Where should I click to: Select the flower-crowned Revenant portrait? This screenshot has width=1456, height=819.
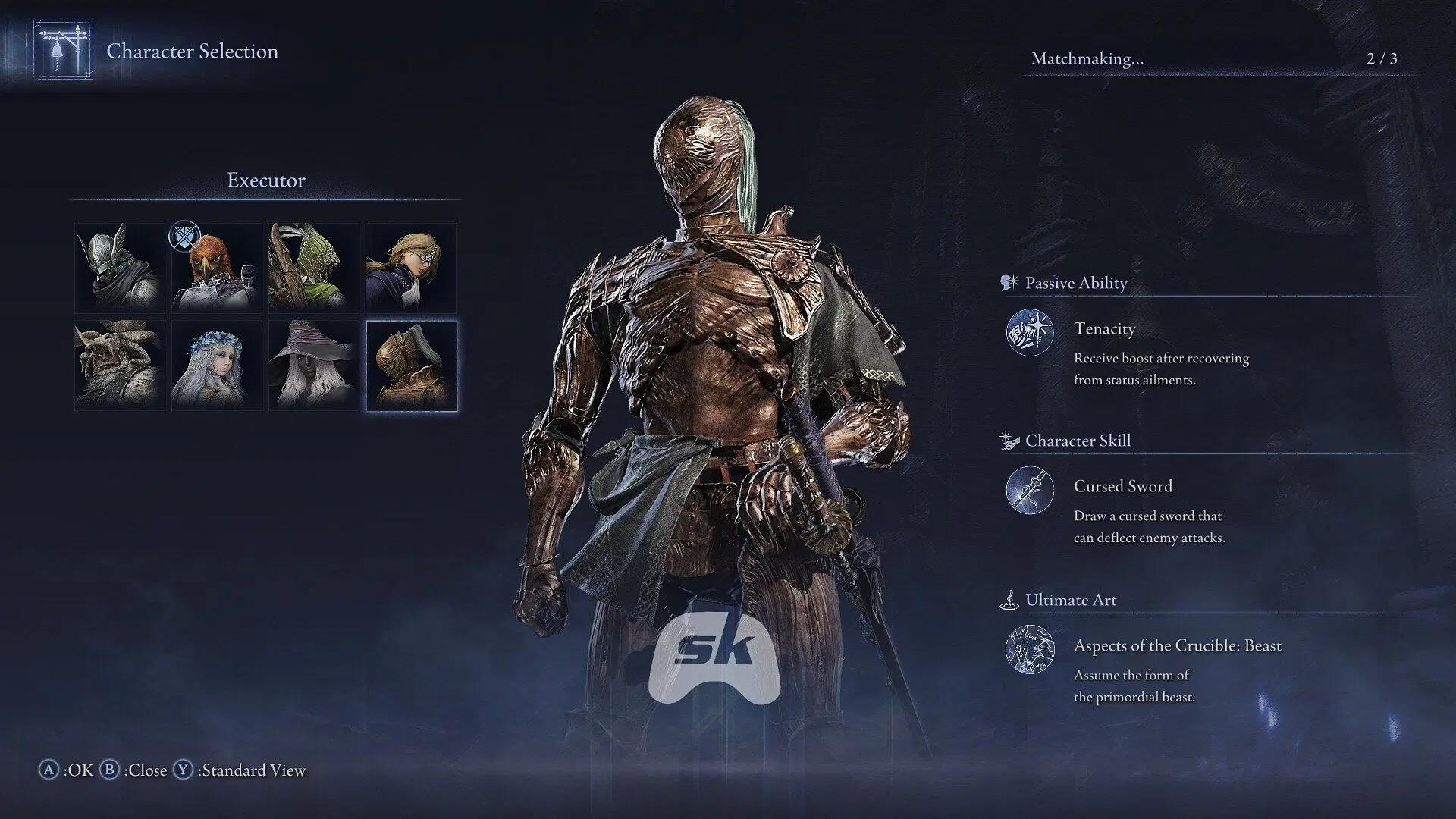point(217,365)
